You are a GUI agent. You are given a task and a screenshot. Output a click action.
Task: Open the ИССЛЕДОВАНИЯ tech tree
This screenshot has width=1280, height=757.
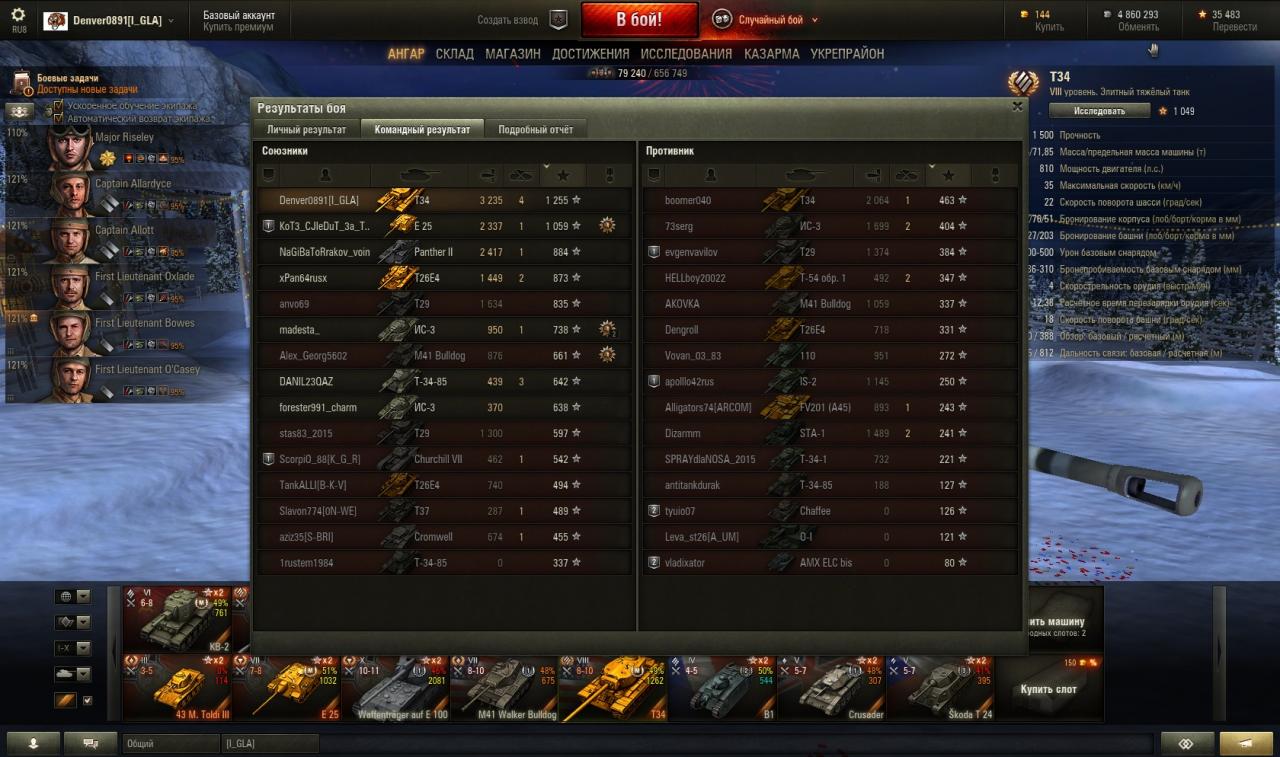tap(686, 54)
